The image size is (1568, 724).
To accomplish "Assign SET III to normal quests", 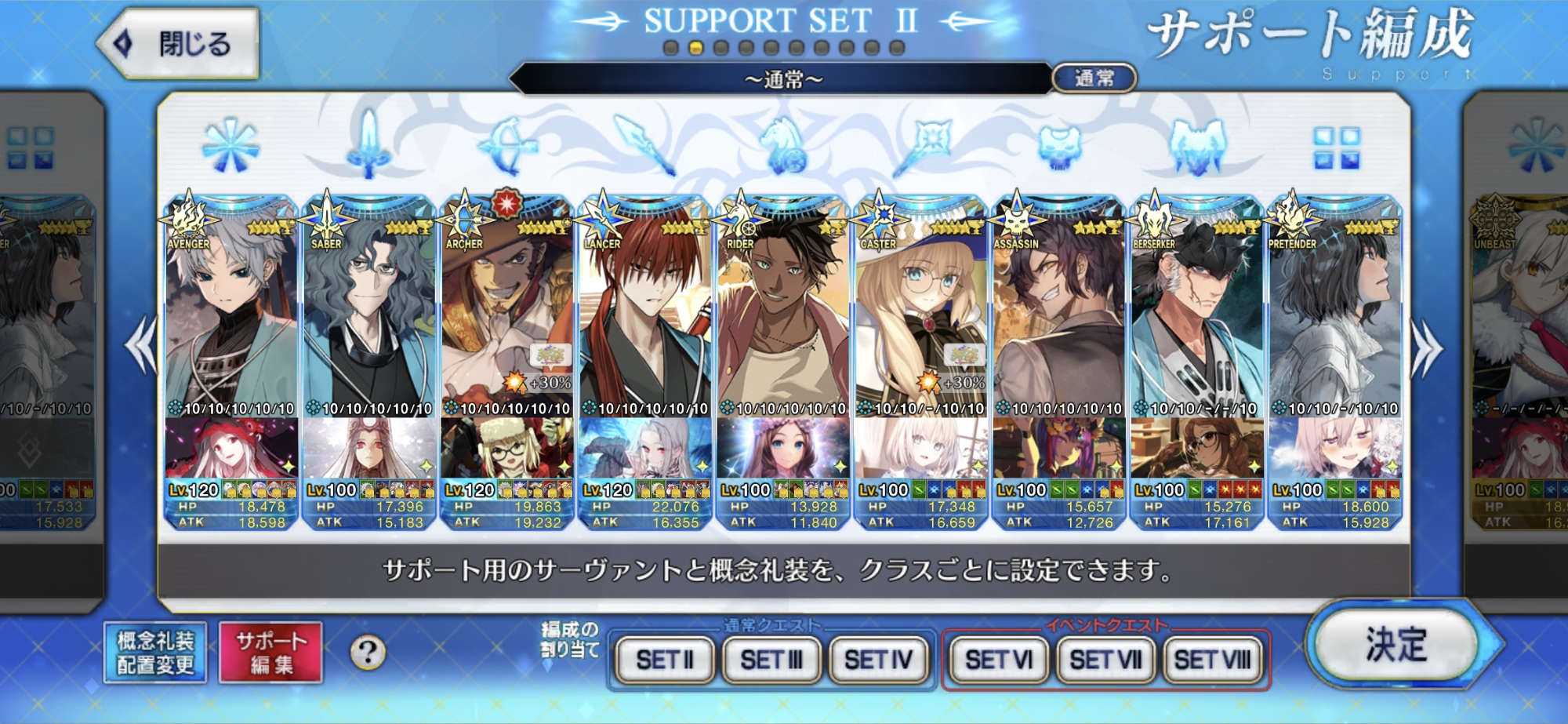I will (771, 660).
